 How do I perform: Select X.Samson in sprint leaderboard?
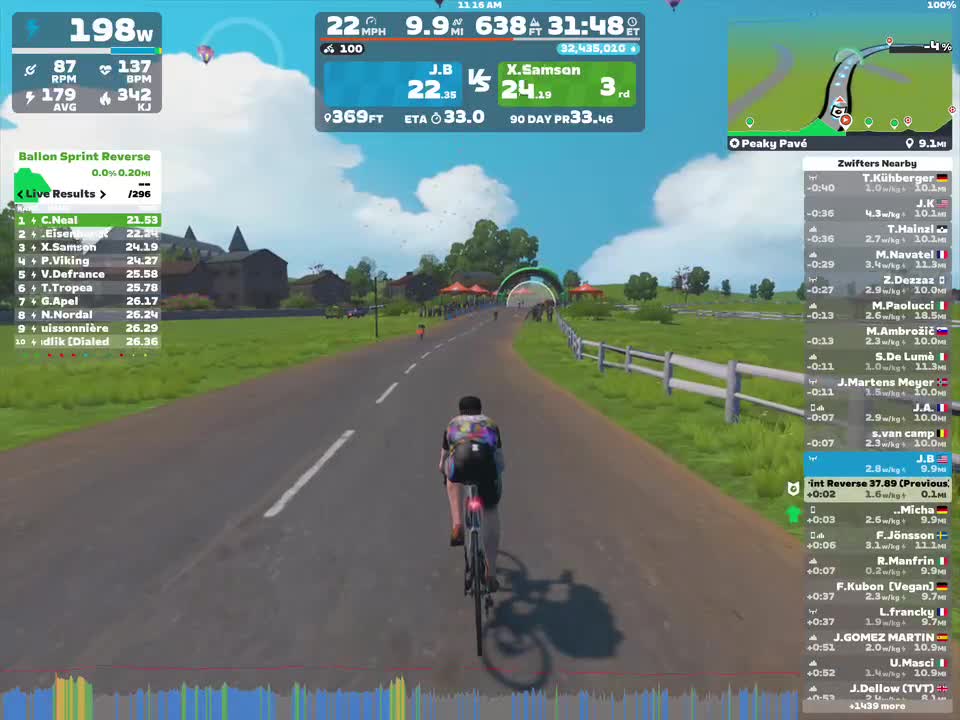point(87,247)
